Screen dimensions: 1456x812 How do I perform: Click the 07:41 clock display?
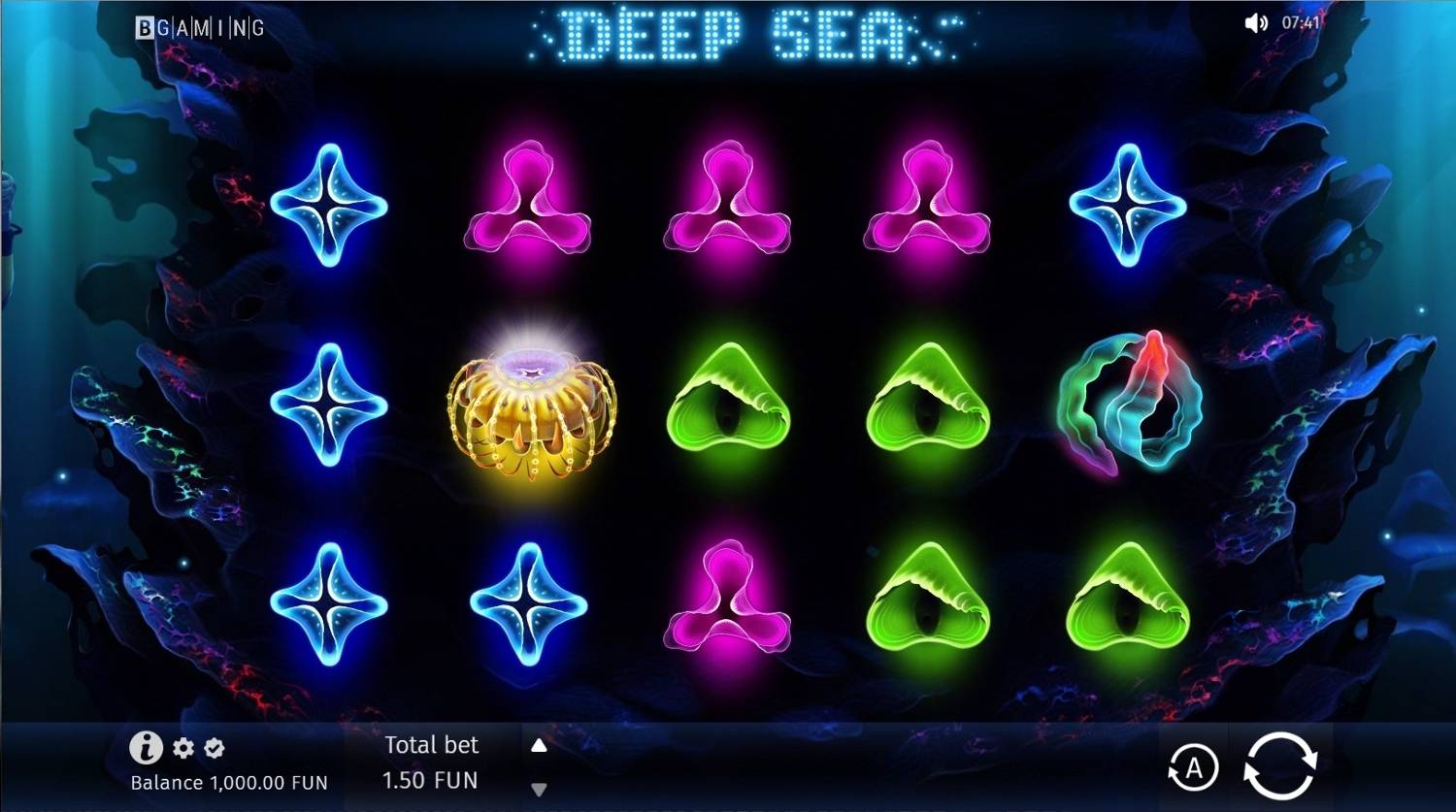click(1301, 23)
